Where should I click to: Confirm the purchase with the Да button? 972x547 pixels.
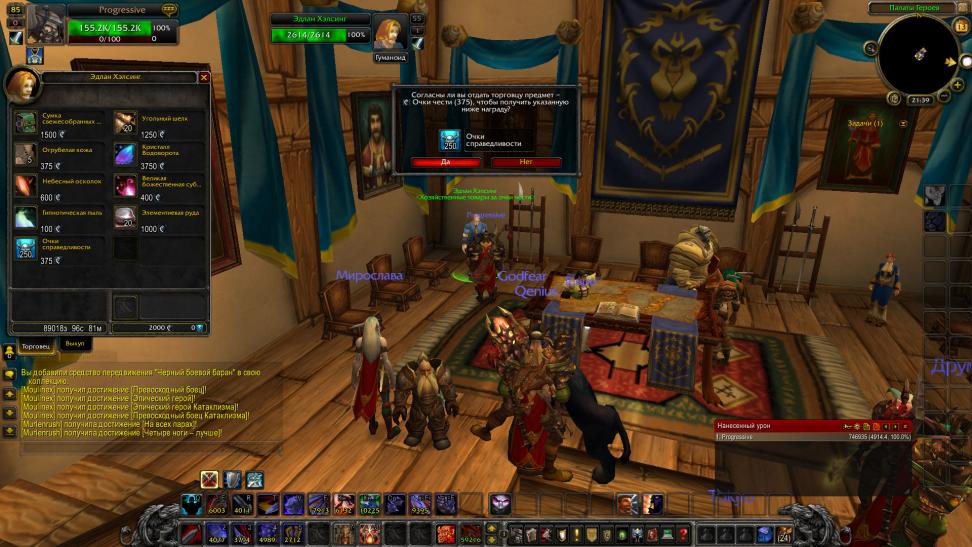445,161
